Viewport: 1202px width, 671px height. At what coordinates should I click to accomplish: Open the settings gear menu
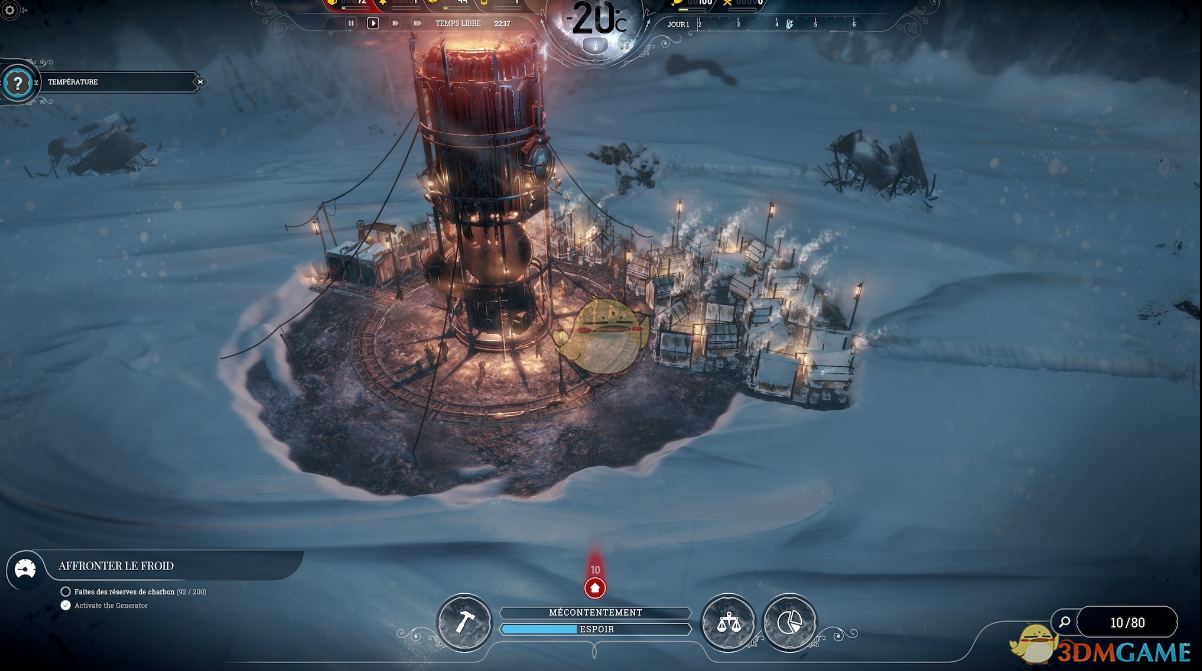coord(10,9)
